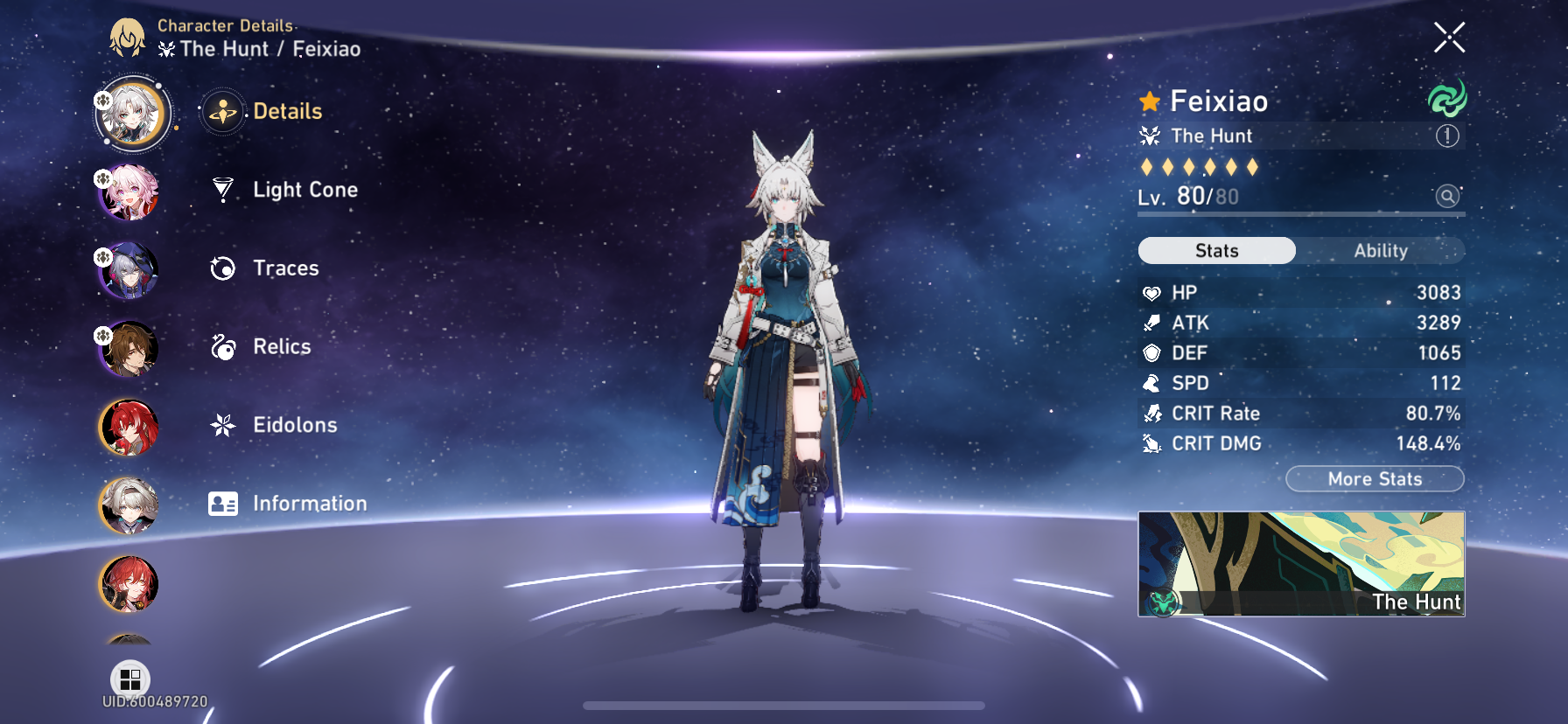Image resolution: width=1568 pixels, height=724 pixels.
Task: Click the exclamation icon beside The Hunt label
Action: point(1449,136)
